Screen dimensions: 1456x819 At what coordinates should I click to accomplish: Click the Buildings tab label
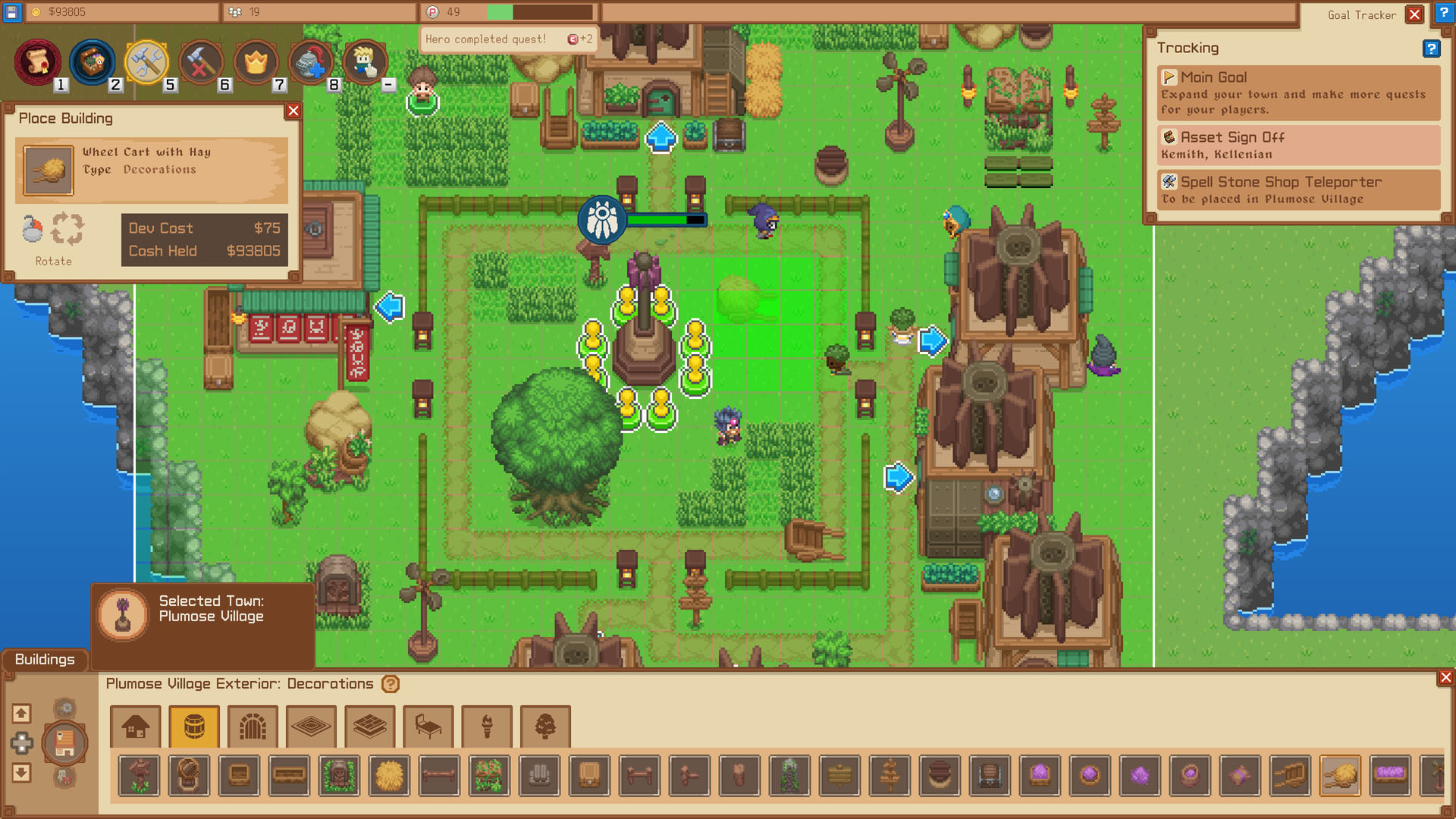pos(44,660)
